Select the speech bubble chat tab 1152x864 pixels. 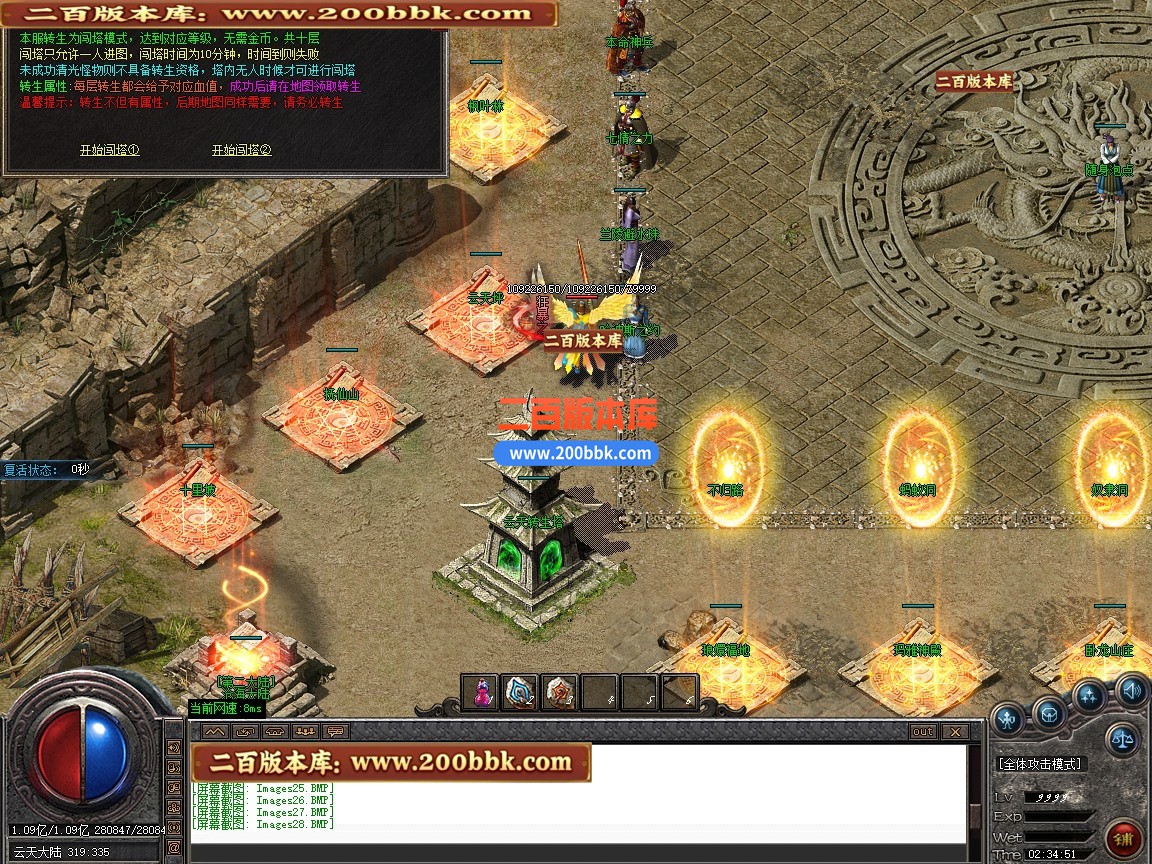pos(335,732)
